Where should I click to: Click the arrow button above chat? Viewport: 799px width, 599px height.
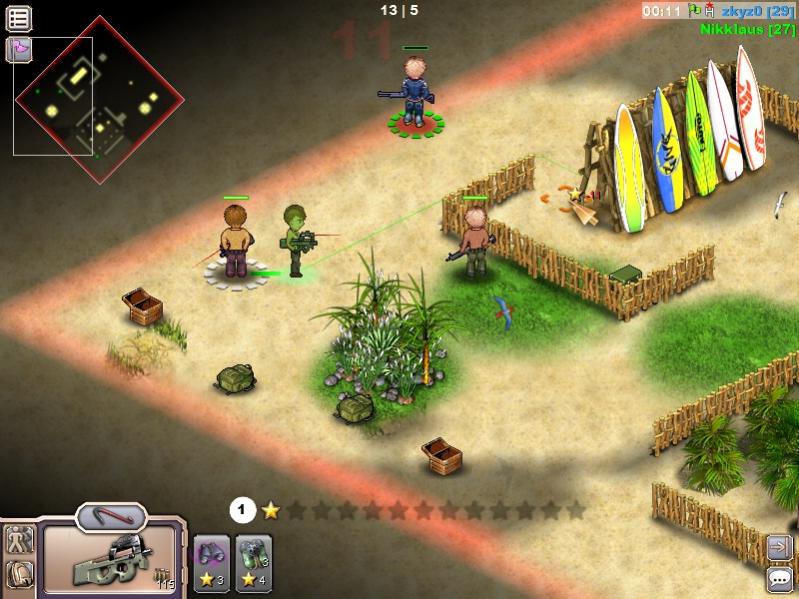(780, 547)
